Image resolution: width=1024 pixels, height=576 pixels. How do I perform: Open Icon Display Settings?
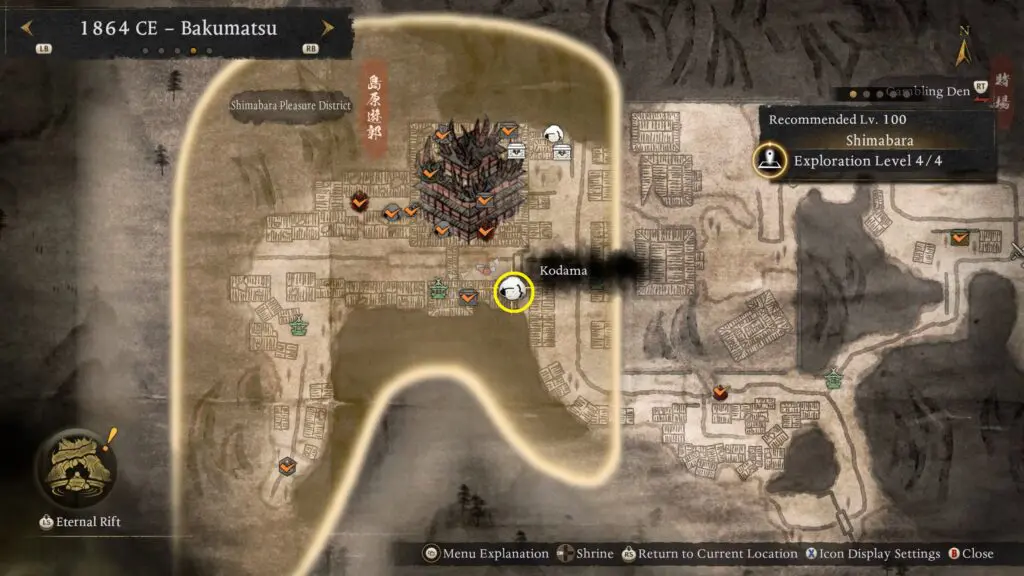coord(870,553)
